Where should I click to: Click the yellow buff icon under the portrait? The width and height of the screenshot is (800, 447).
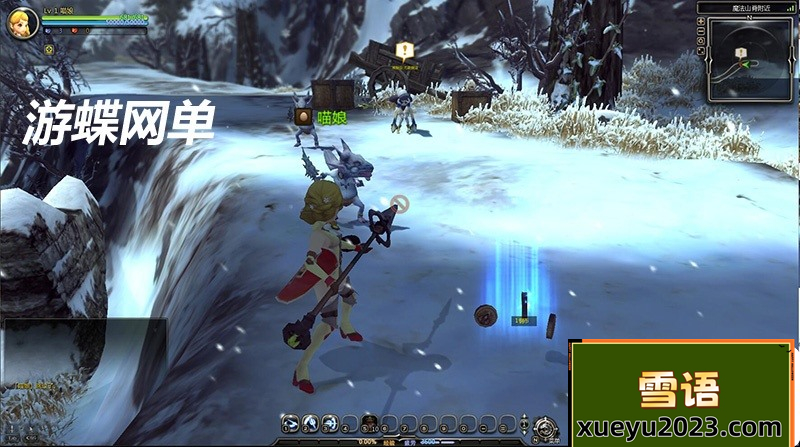[48, 49]
